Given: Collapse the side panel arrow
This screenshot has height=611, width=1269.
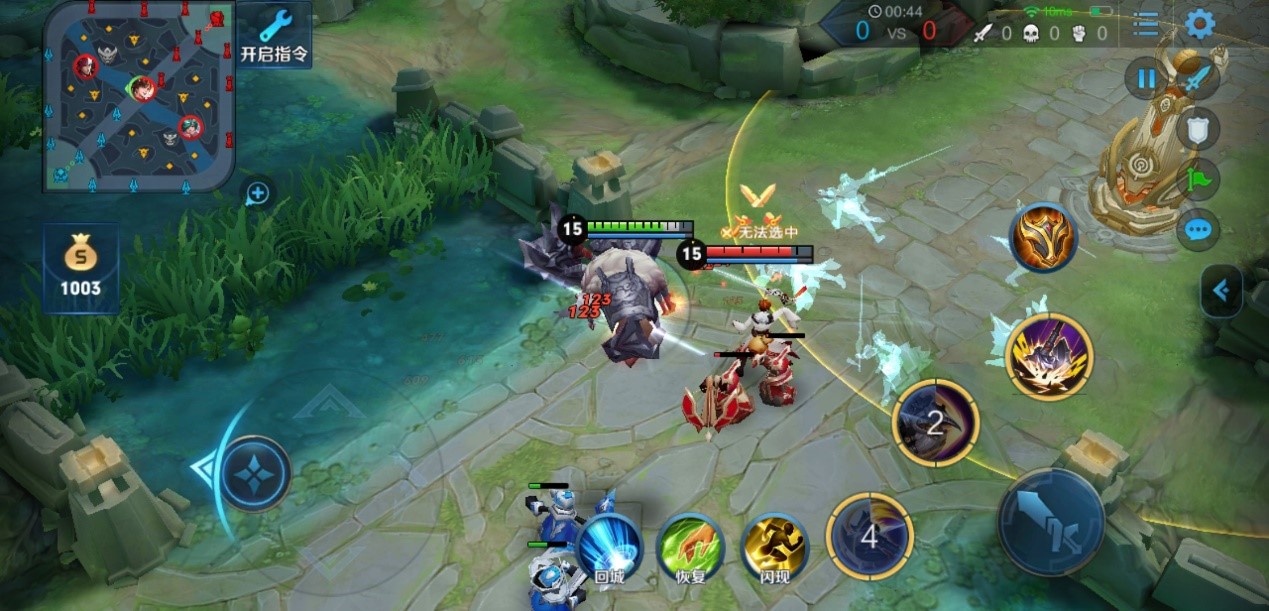Looking at the screenshot, I should [x=1221, y=291].
